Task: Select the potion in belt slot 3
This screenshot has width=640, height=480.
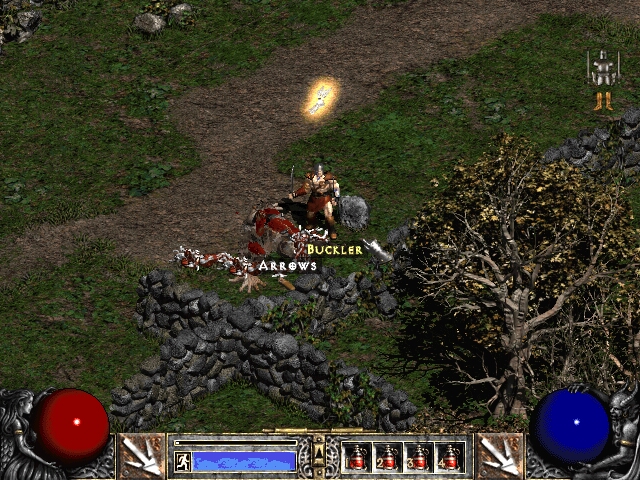Action: (x=419, y=457)
